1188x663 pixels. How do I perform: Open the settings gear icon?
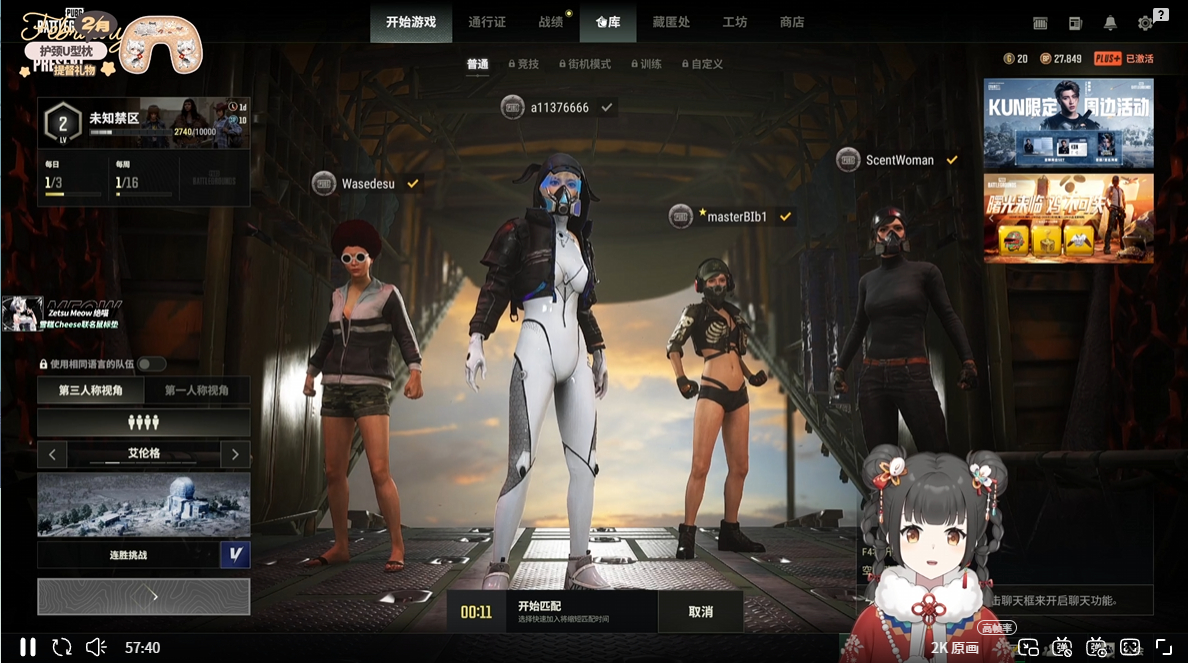coord(1146,23)
